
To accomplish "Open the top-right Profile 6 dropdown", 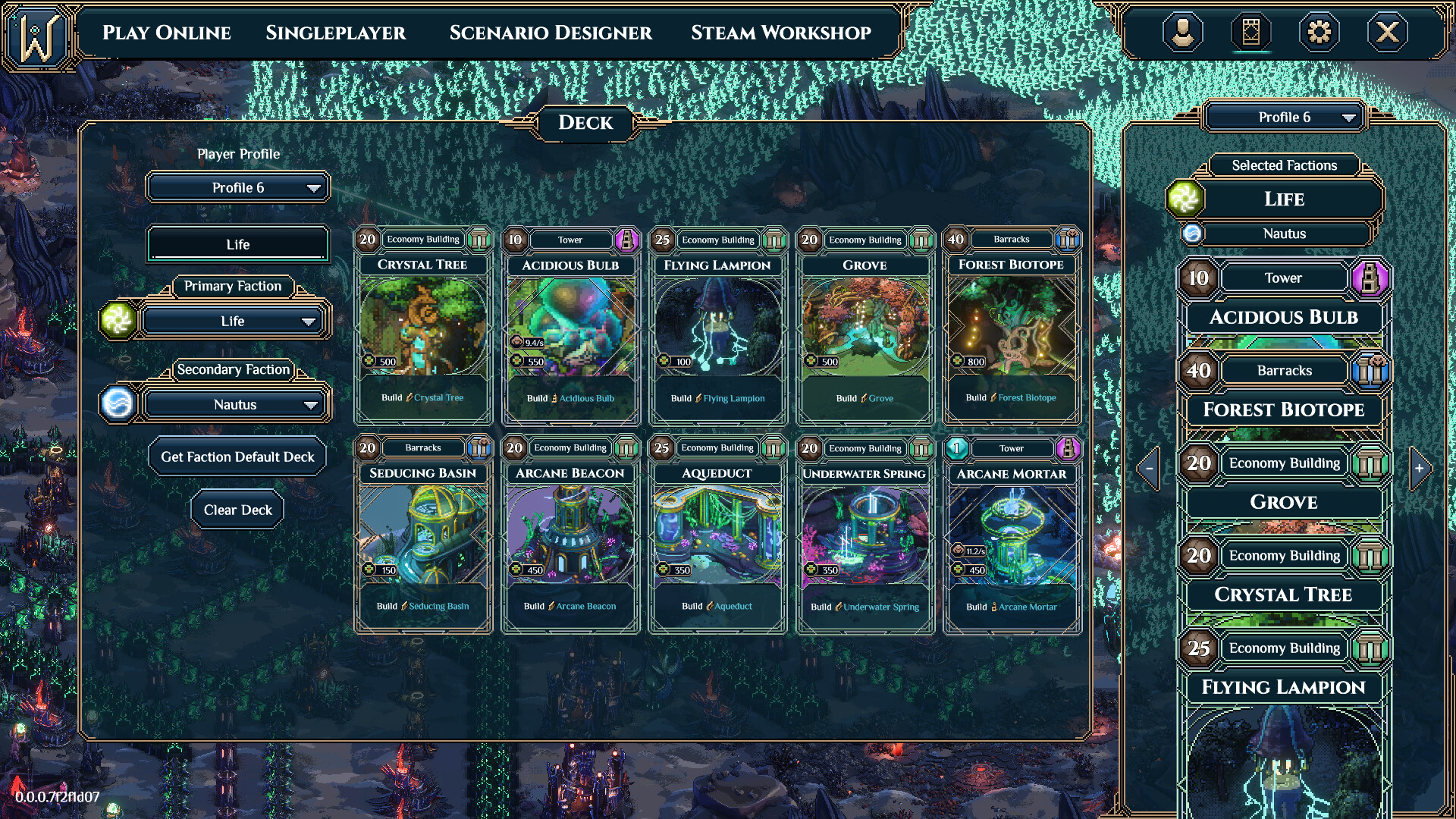I will [1285, 118].
